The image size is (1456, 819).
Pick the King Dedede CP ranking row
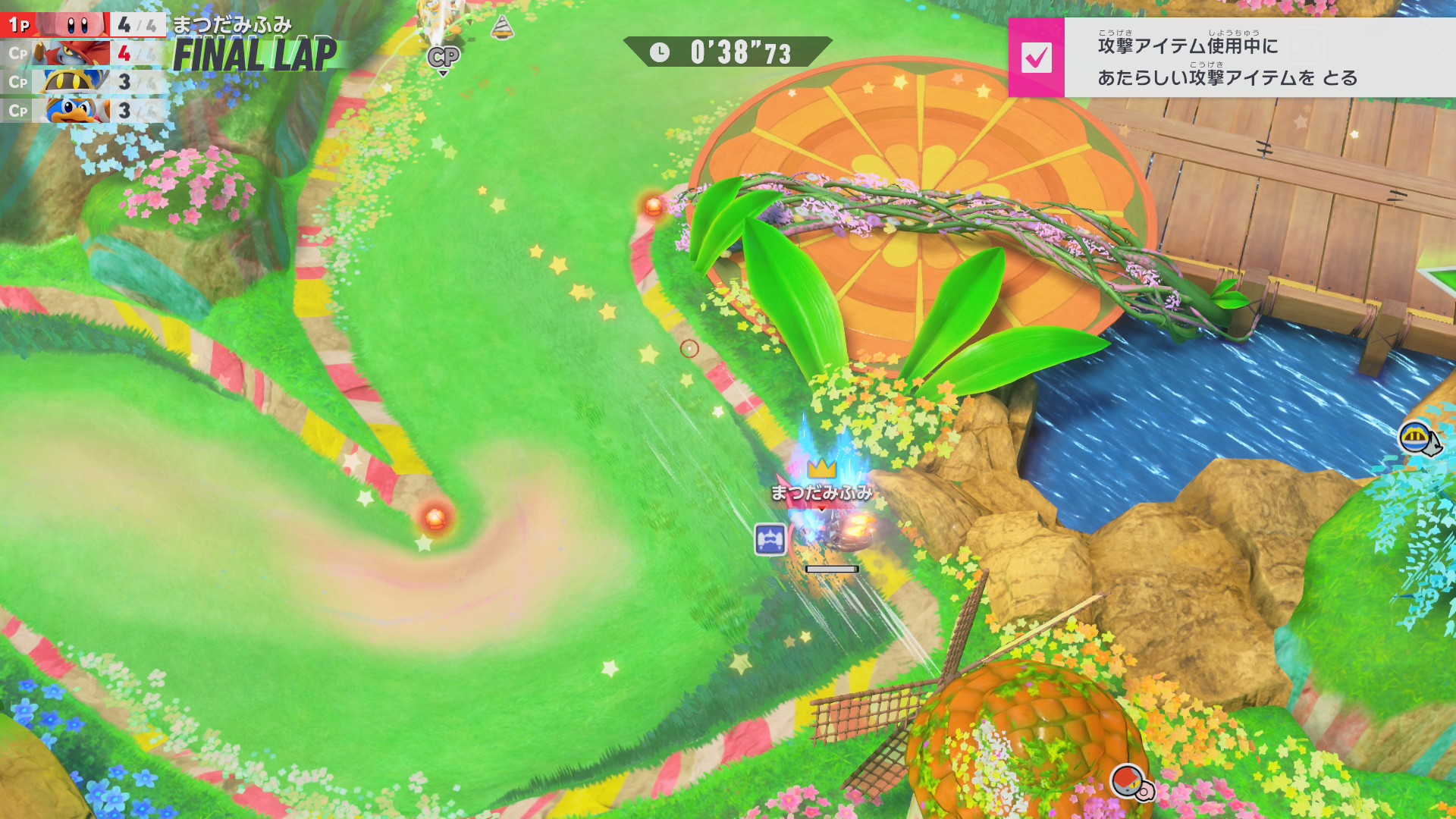click(x=82, y=111)
